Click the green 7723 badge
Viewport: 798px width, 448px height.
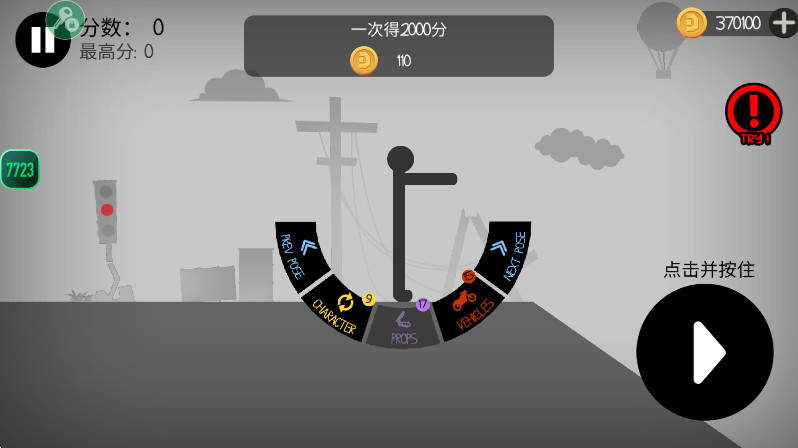[19, 169]
